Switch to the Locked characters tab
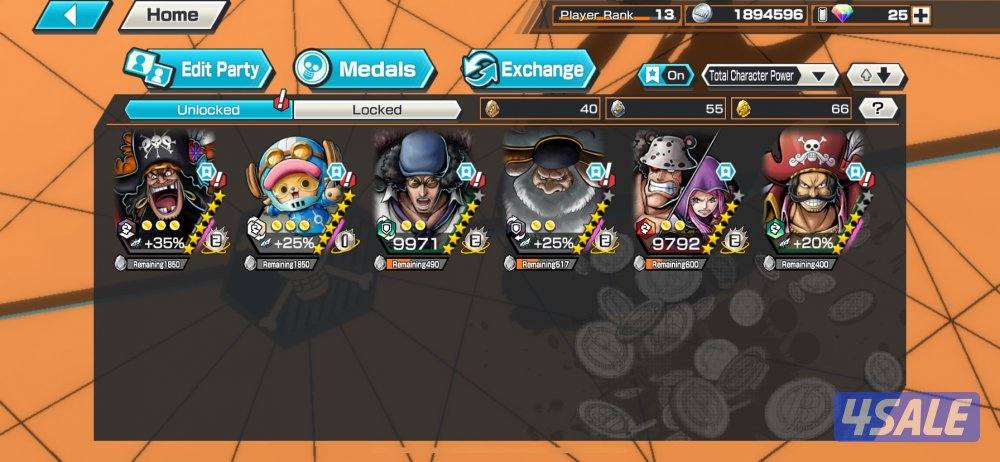 377,109
